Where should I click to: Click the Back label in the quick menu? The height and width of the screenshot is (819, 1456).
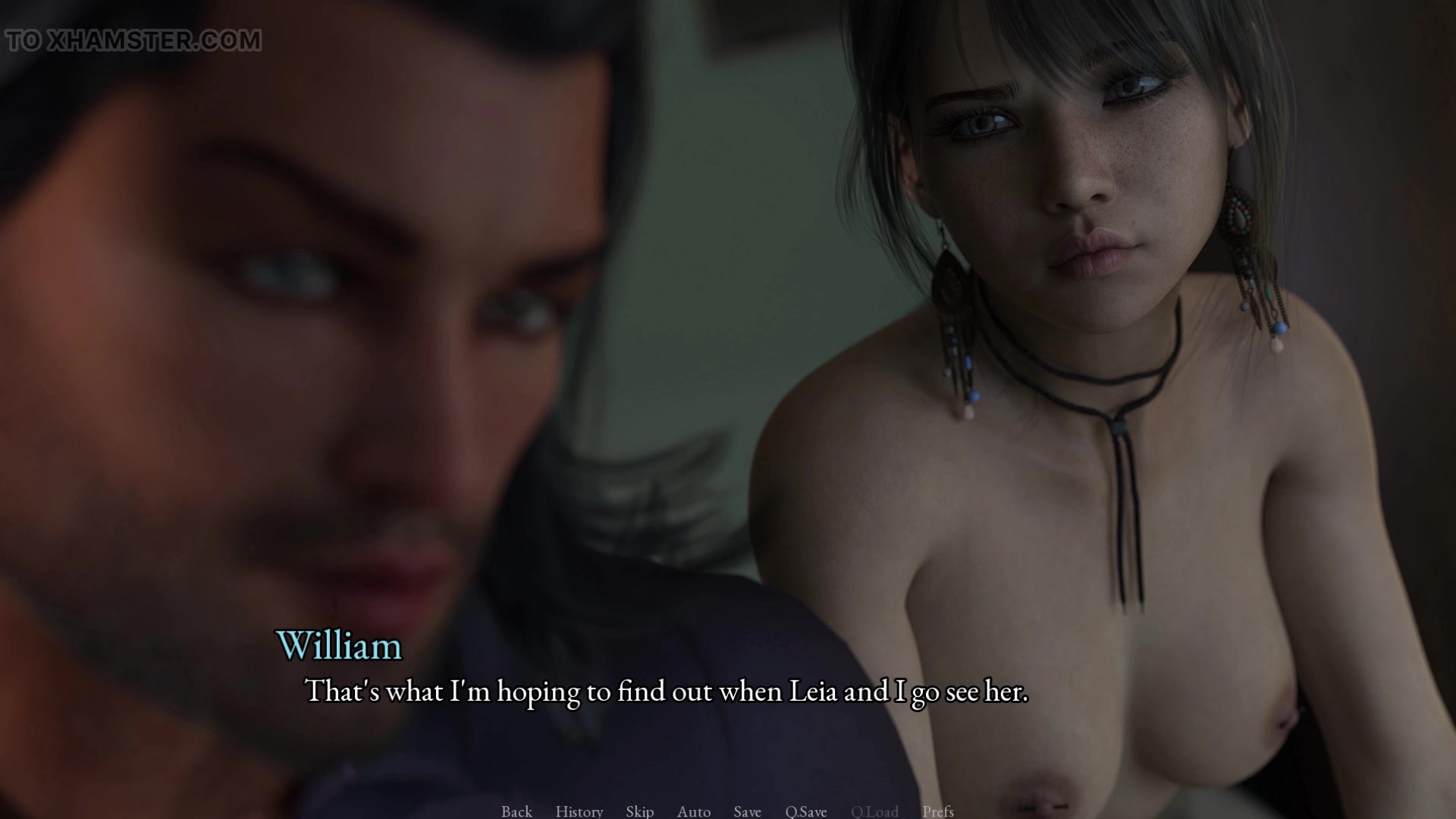pyautogui.click(x=516, y=811)
